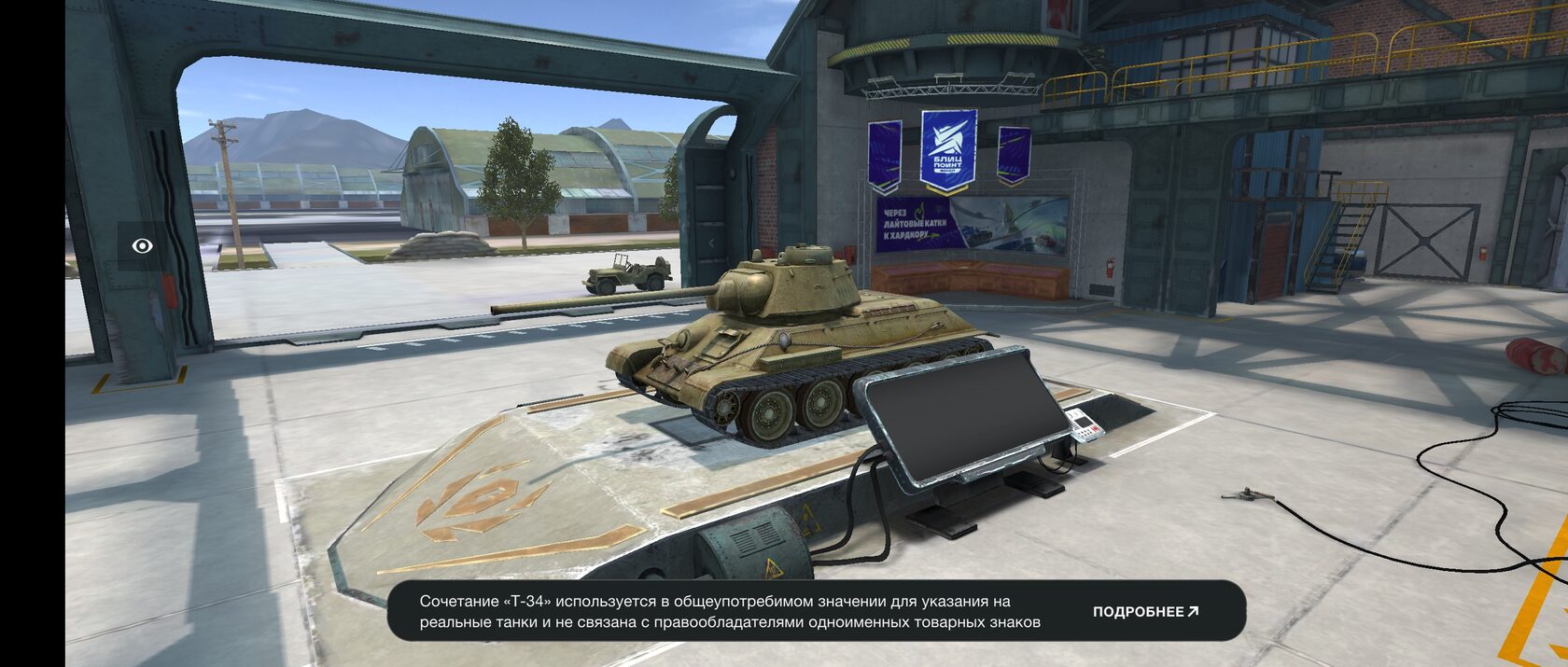
Task: Open the ПОДРОБНЕЕ details link
Action: coord(1145,612)
